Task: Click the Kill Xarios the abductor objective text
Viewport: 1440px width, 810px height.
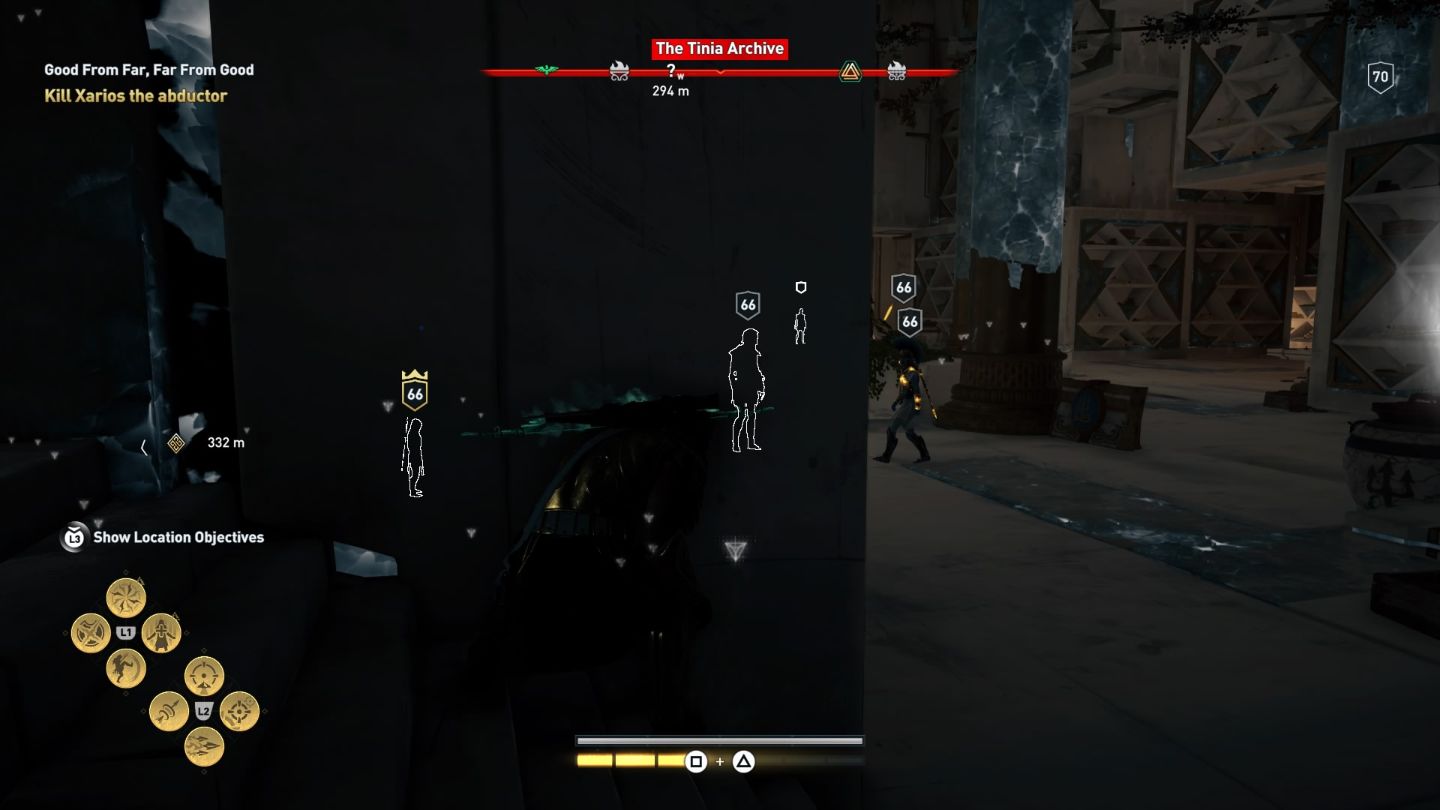Action: click(134, 94)
